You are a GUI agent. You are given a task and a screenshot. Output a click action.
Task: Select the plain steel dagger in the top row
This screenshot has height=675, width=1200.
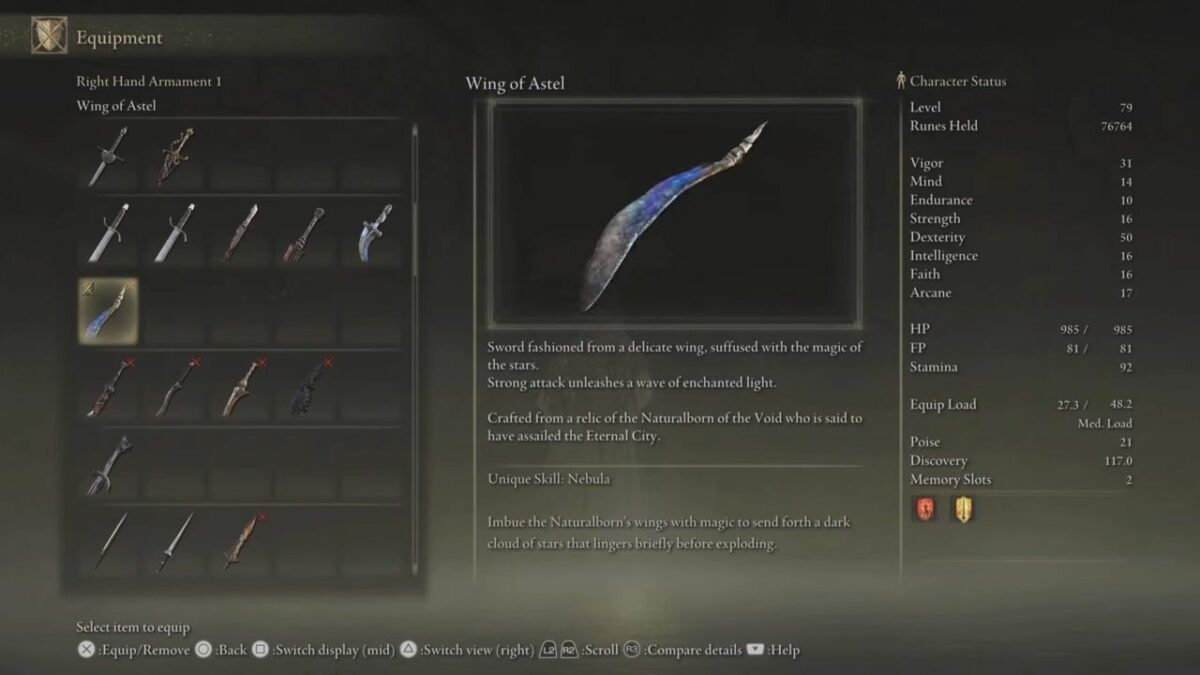coord(108,156)
